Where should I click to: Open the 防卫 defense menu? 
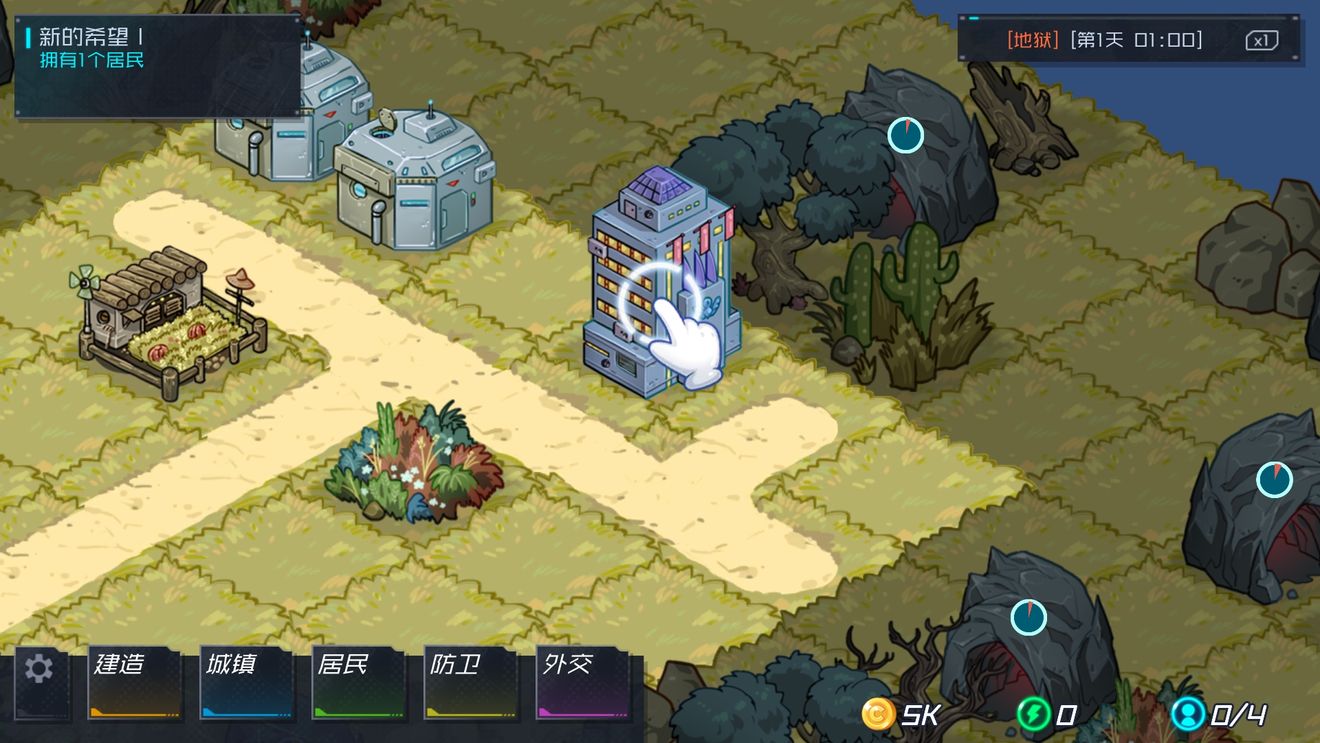pyautogui.click(x=471, y=683)
